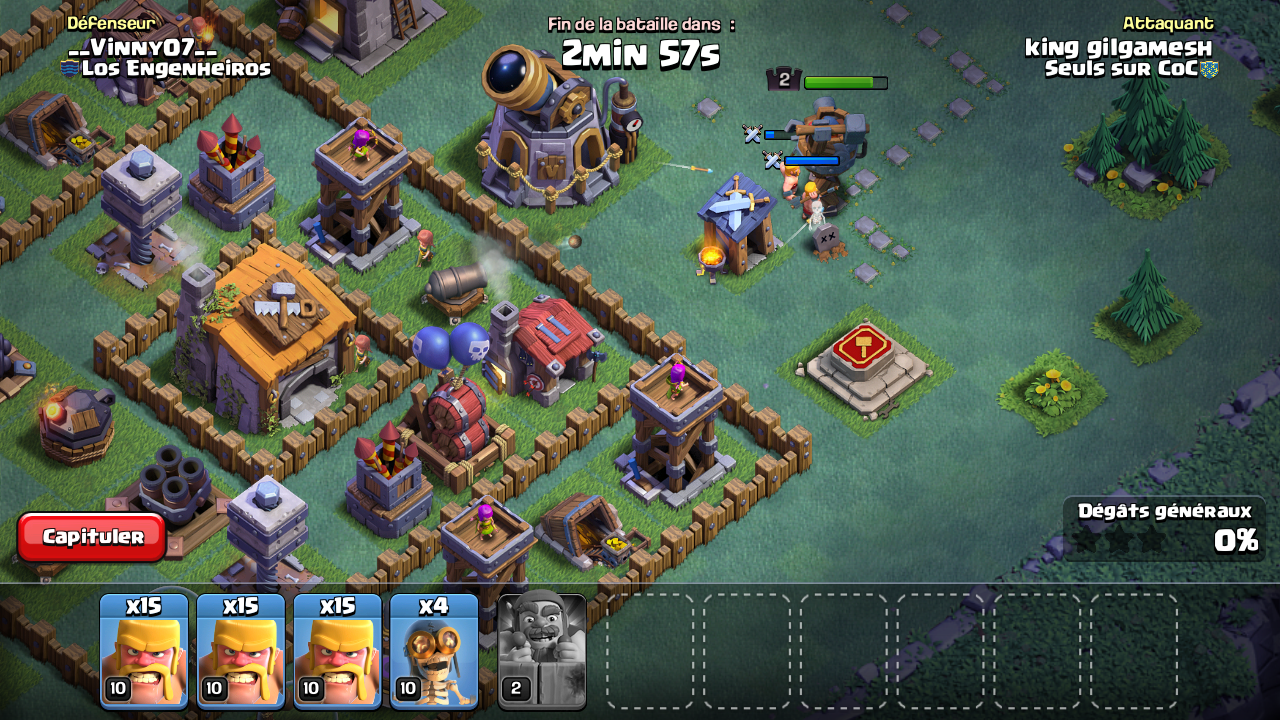Image resolution: width=1280 pixels, height=720 pixels.
Task: Select the x4 Bomber troop card
Action: click(434, 651)
